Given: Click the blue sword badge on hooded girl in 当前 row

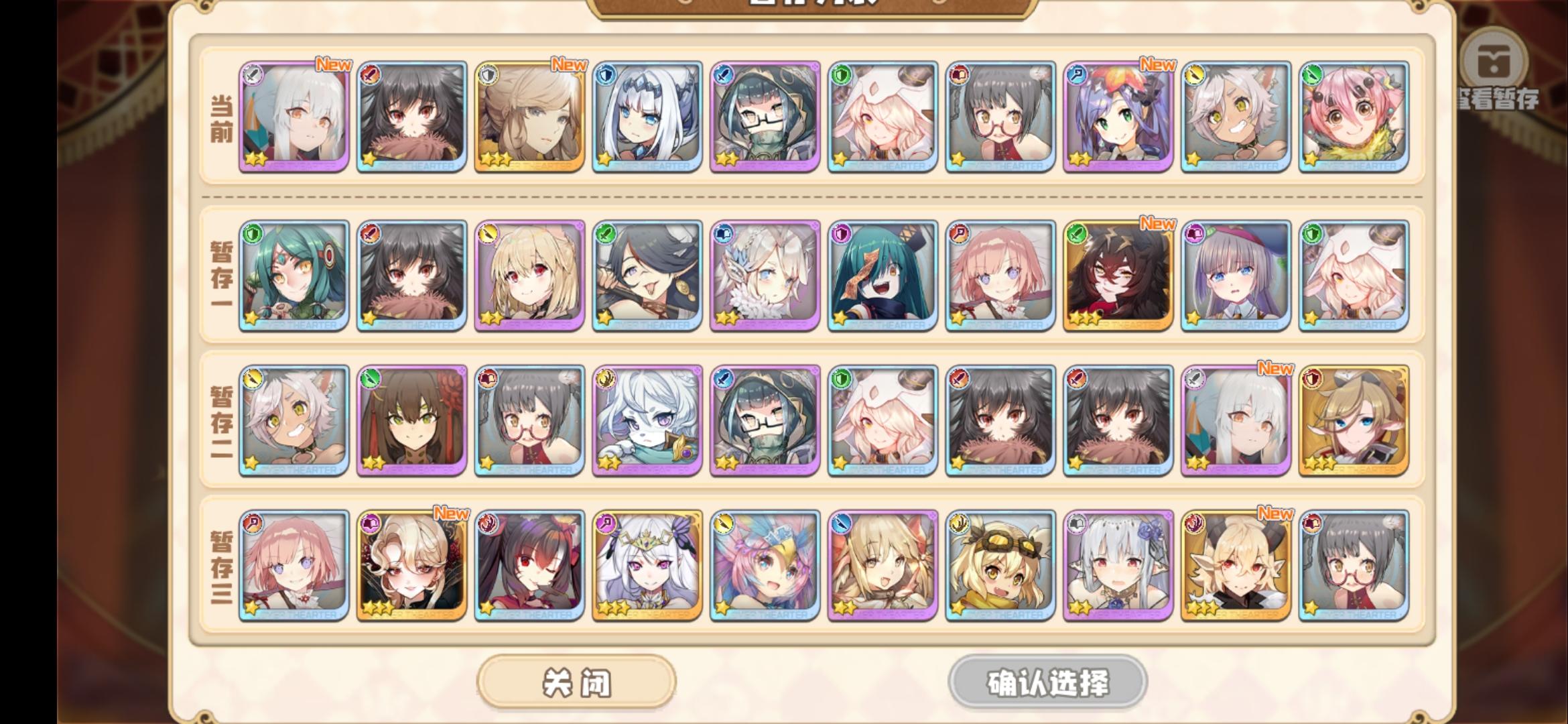Looking at the screenshot, I should point(725,76).
